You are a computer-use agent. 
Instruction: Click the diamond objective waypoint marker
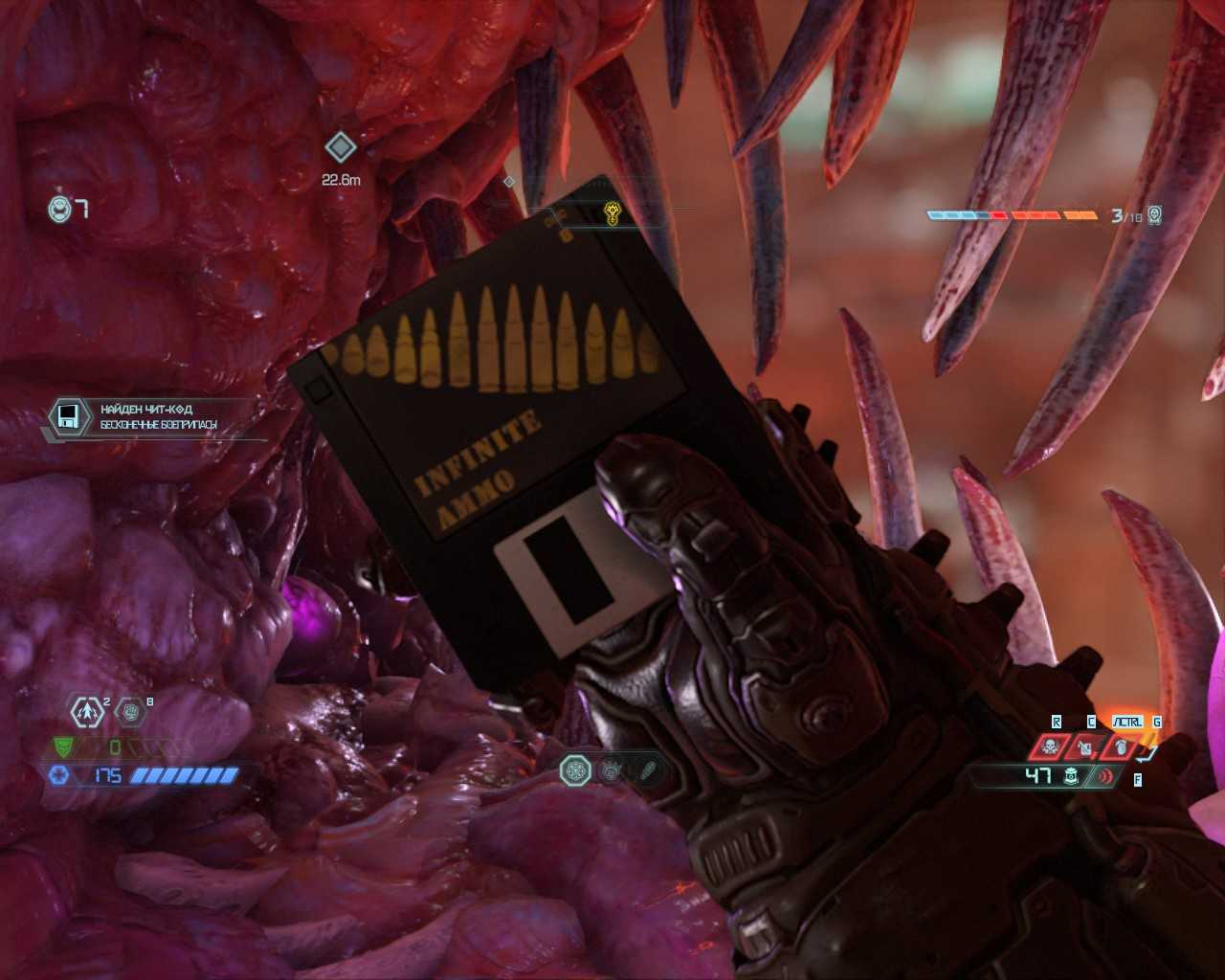coord(340,147)
